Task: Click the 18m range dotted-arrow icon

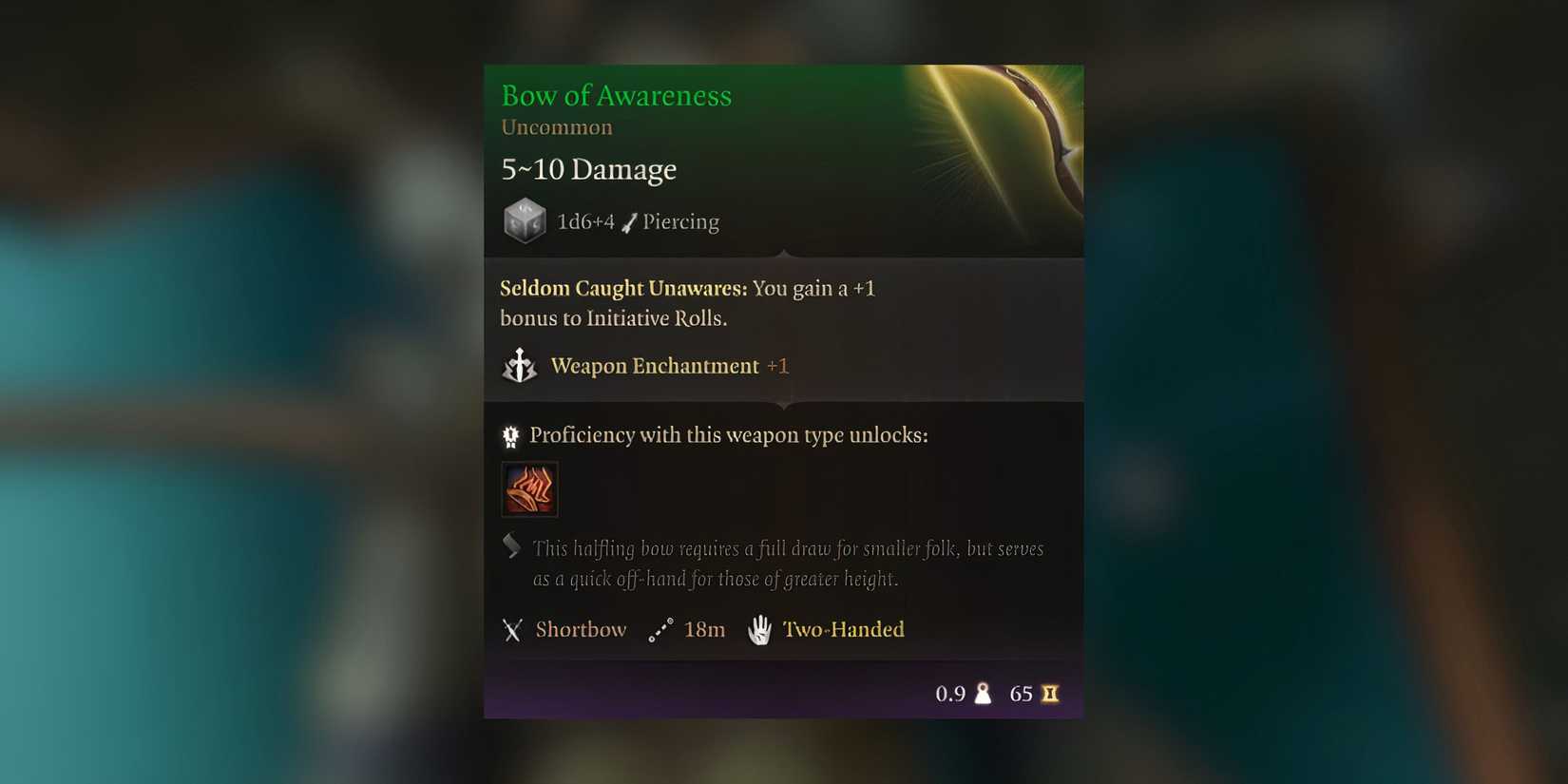Action: [660, 628]
